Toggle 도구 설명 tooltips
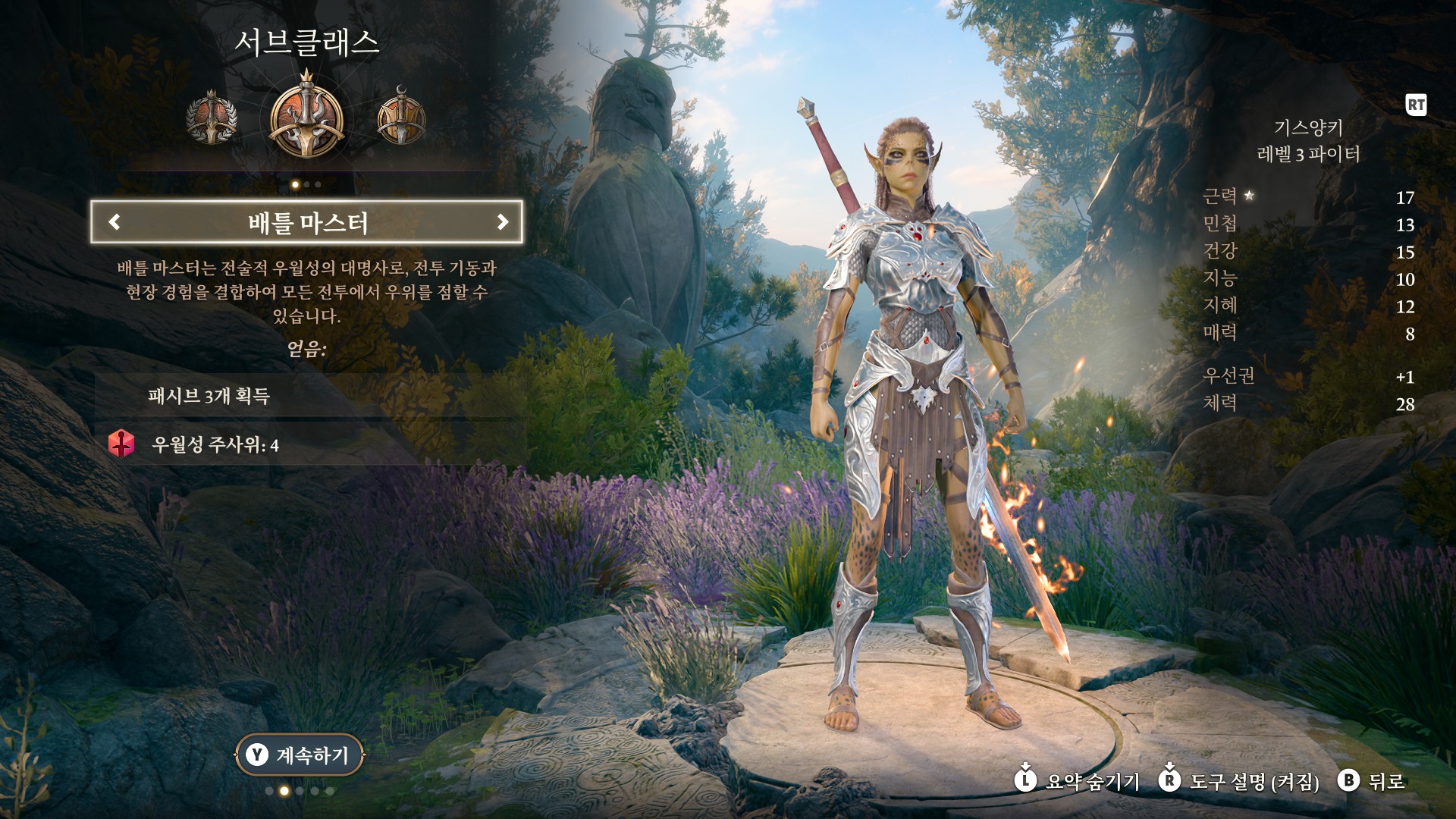Image resolution: width=1456 pixels, height=819 pixels. [1239, 780]
